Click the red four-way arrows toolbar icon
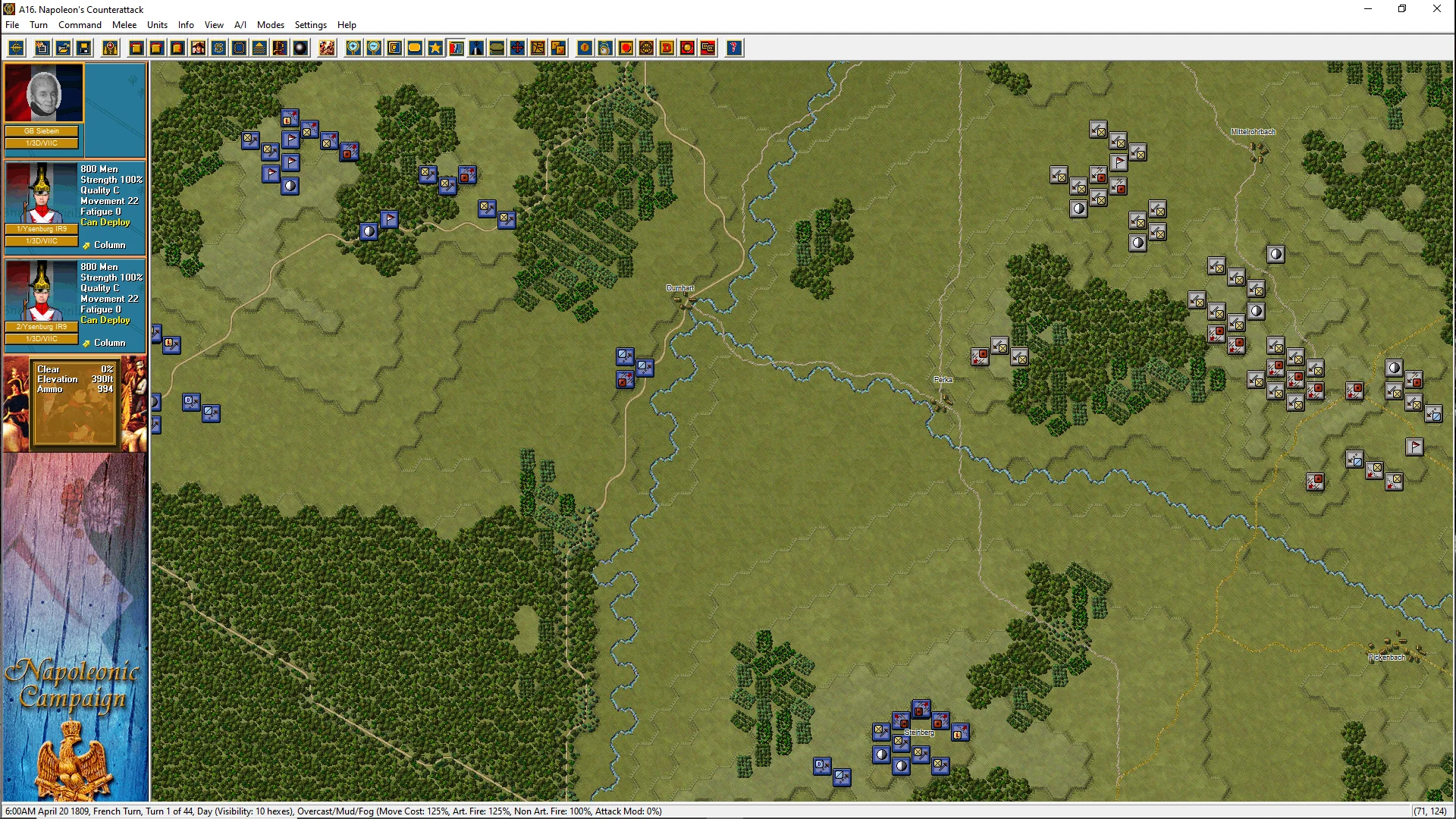This screenshot has height=819, width=1456. tap(517, 49)
